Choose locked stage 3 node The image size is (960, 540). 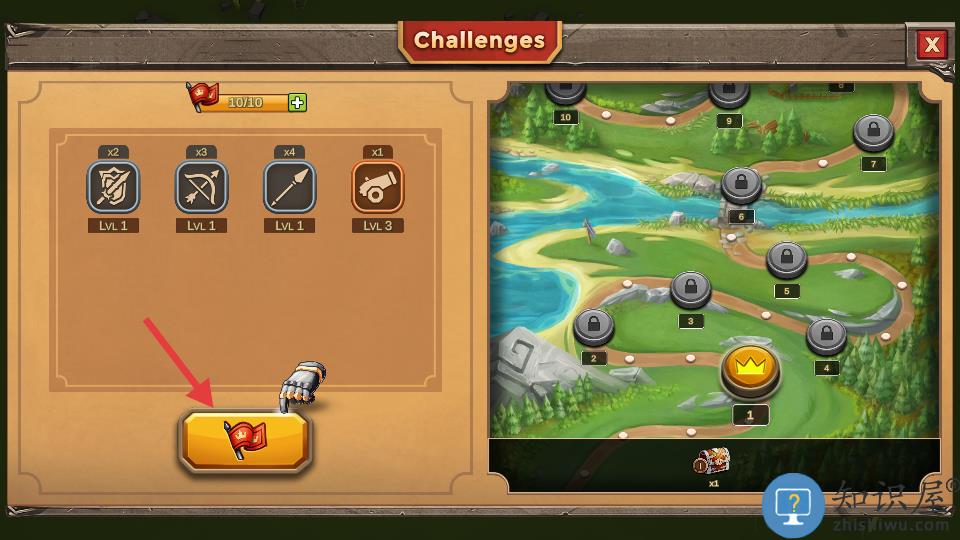click(x=690, y=288)
